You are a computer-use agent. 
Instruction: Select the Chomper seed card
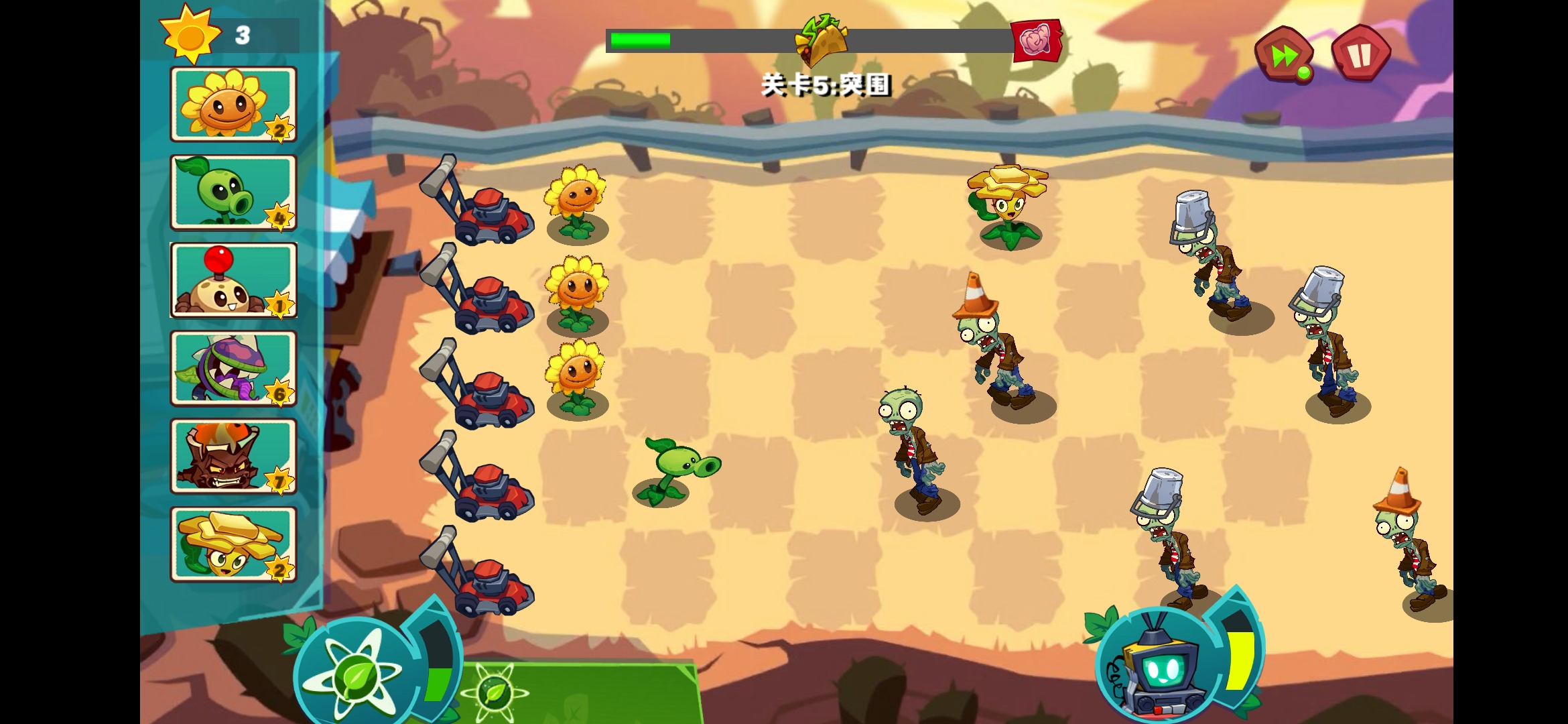pyautogui.click(x=233, y=367)
